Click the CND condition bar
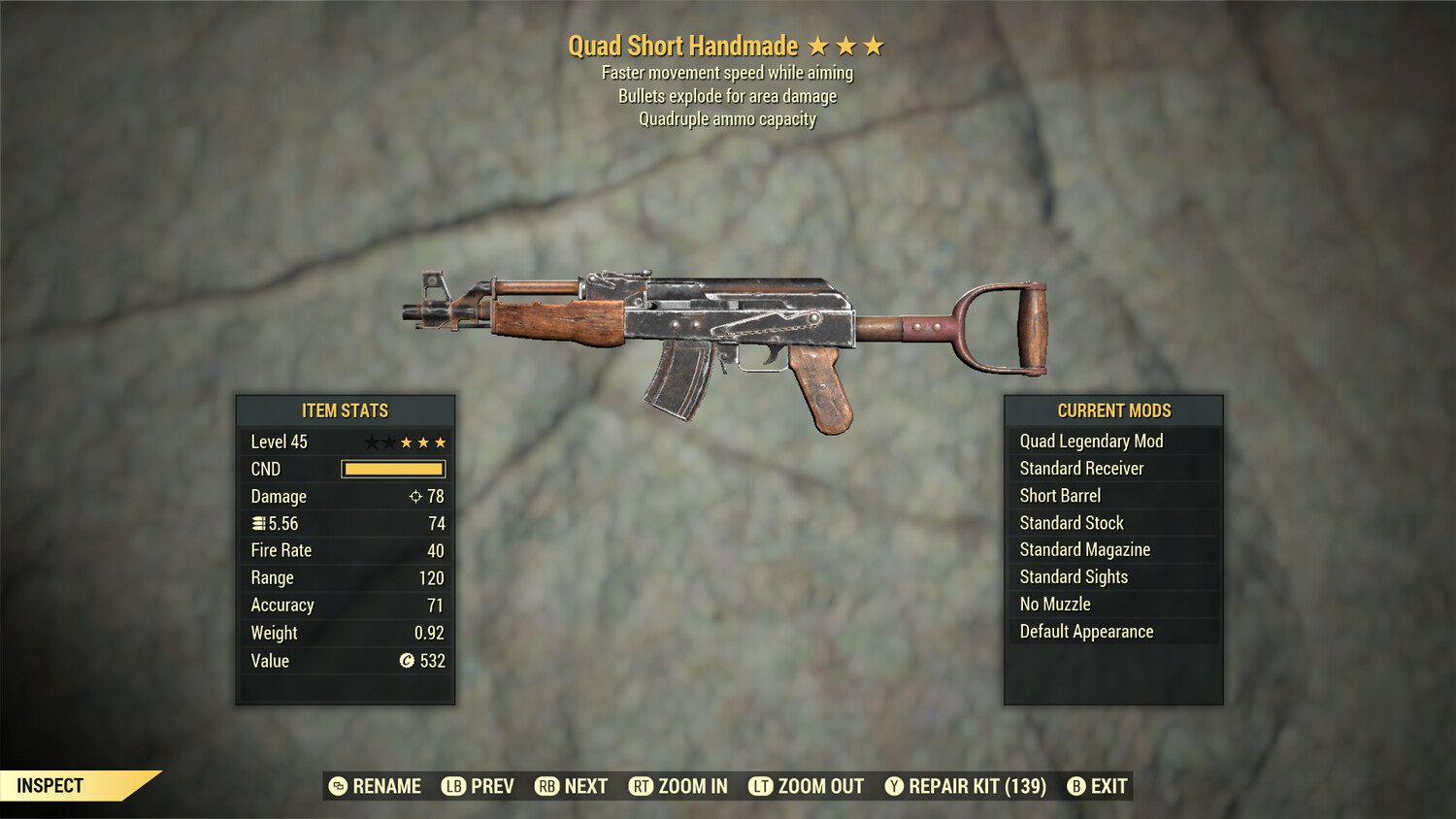Image resolution: width=1456 pixels, height=819 pixels. (x=392, y=469)
